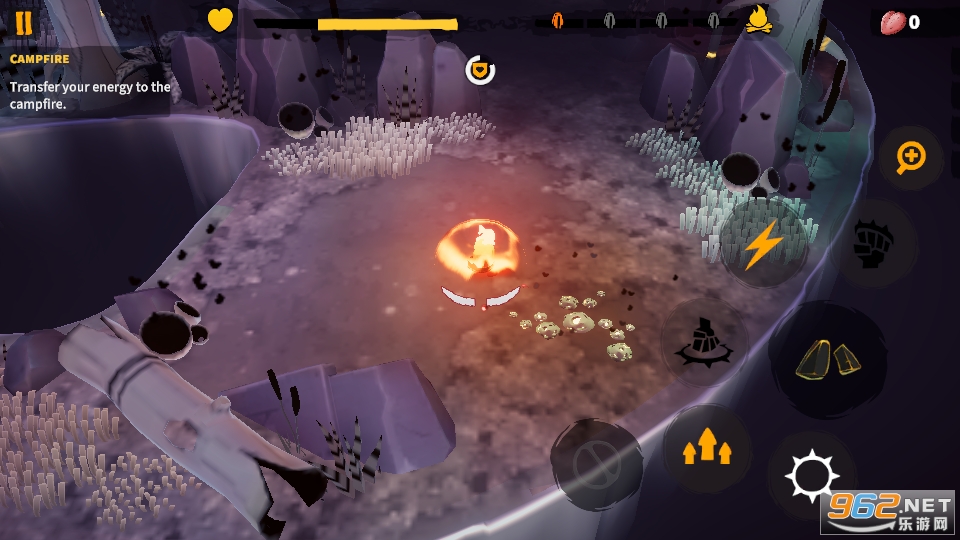The height and width of the screenshot is (540, 960).
Task: Open the Campfire objective tracker
Action: tap(85, 82)
